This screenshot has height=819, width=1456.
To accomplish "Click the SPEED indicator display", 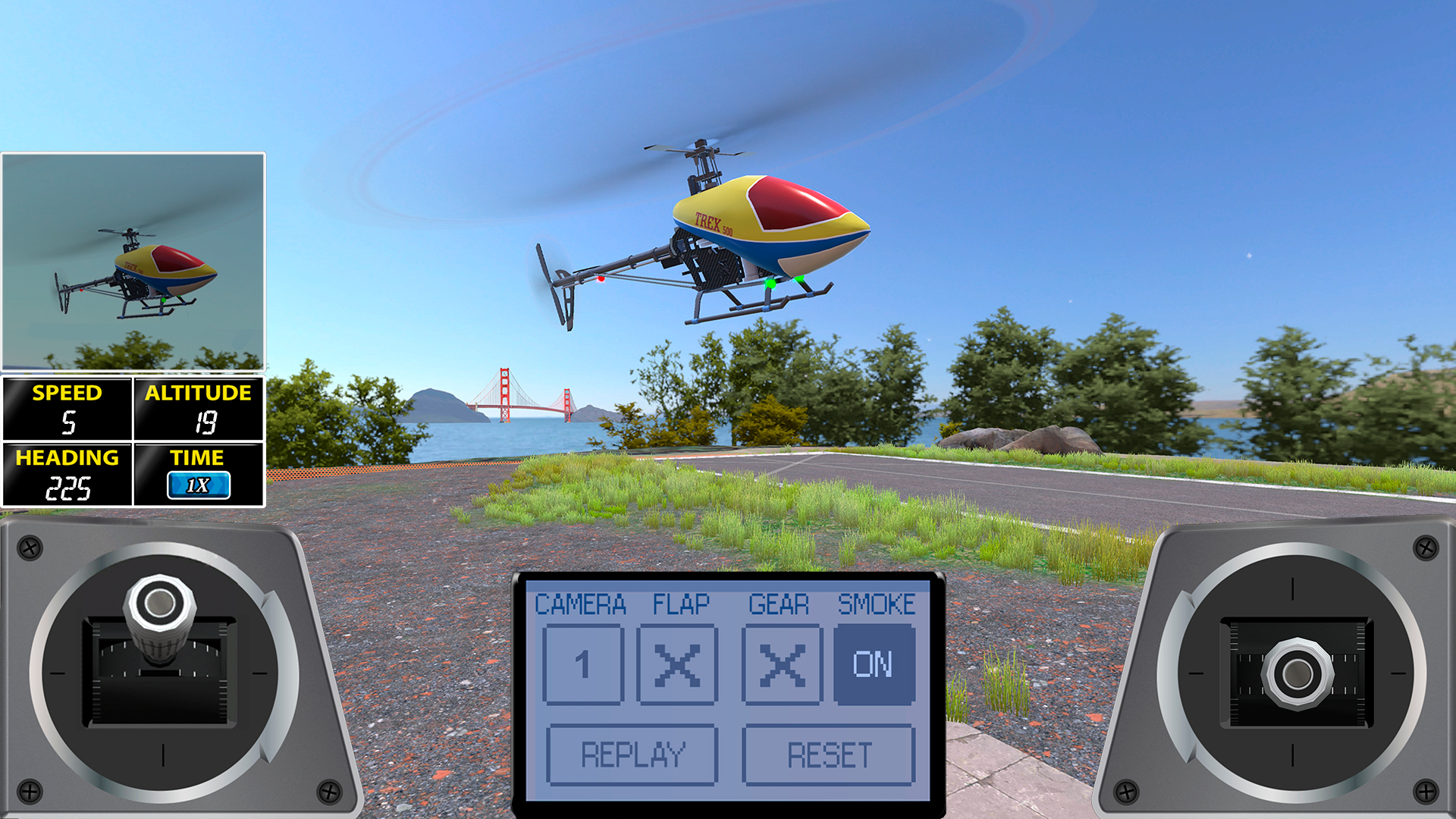I will (67, 410).
